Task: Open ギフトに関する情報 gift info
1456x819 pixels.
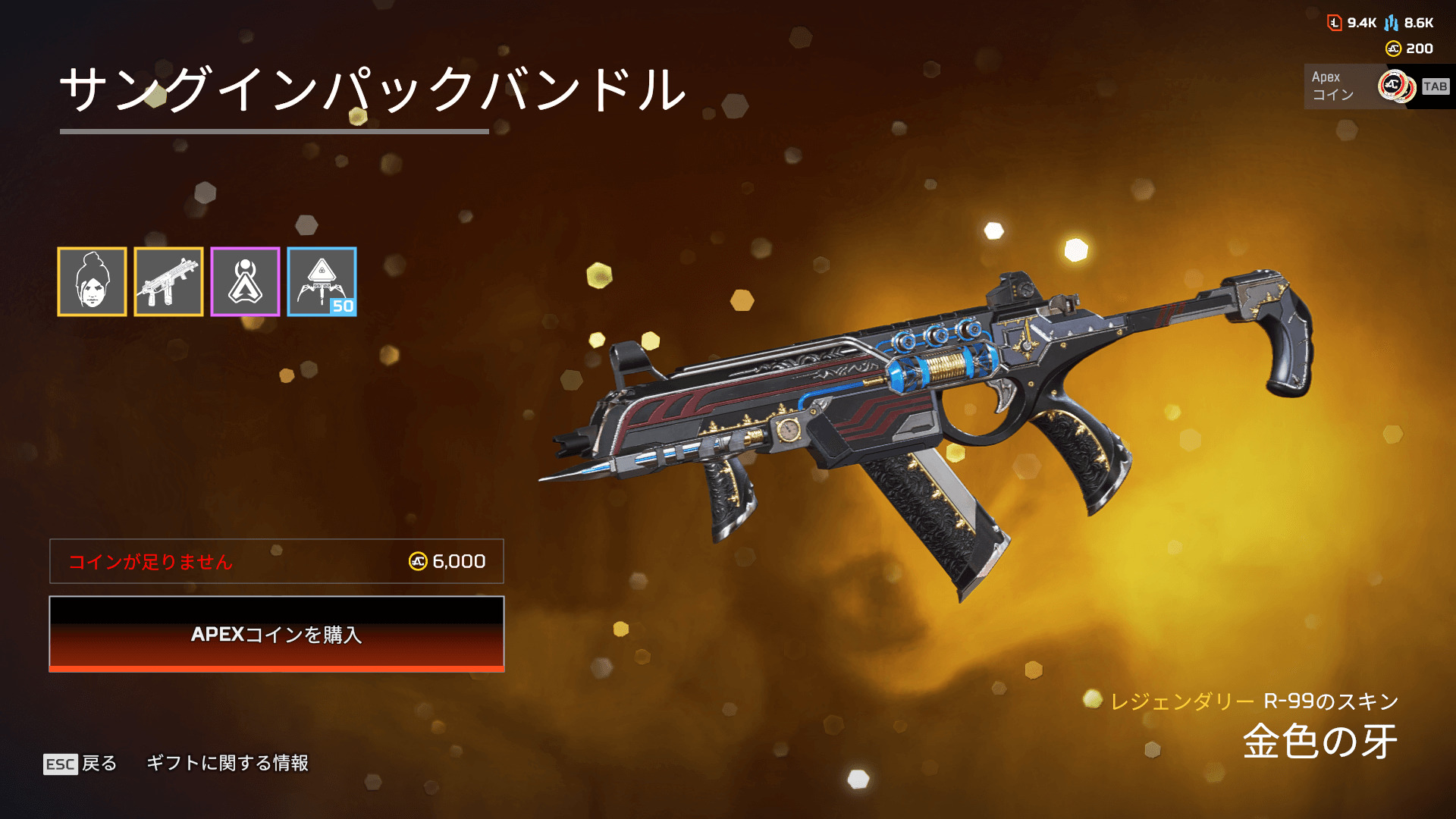Action: click(x=227, y=763)
